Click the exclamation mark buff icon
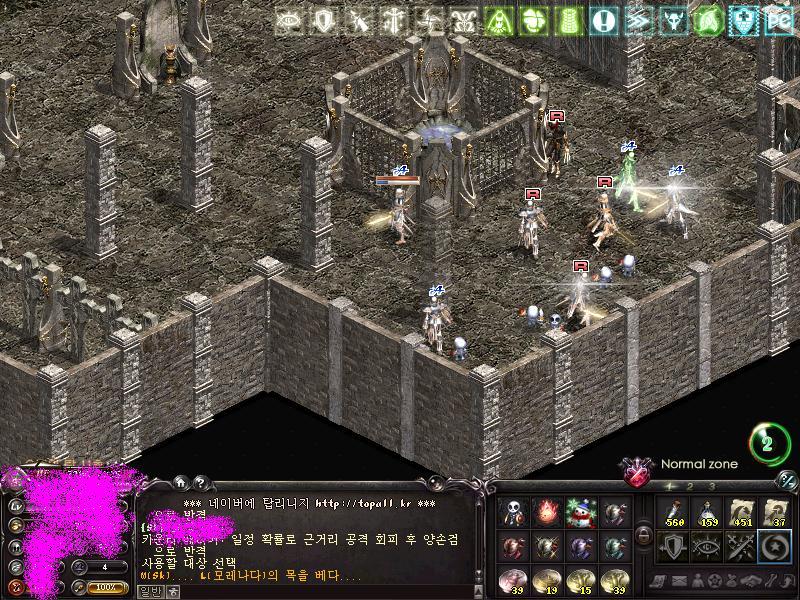Viewport: 800px width, 600px height. tap(603, 21)
